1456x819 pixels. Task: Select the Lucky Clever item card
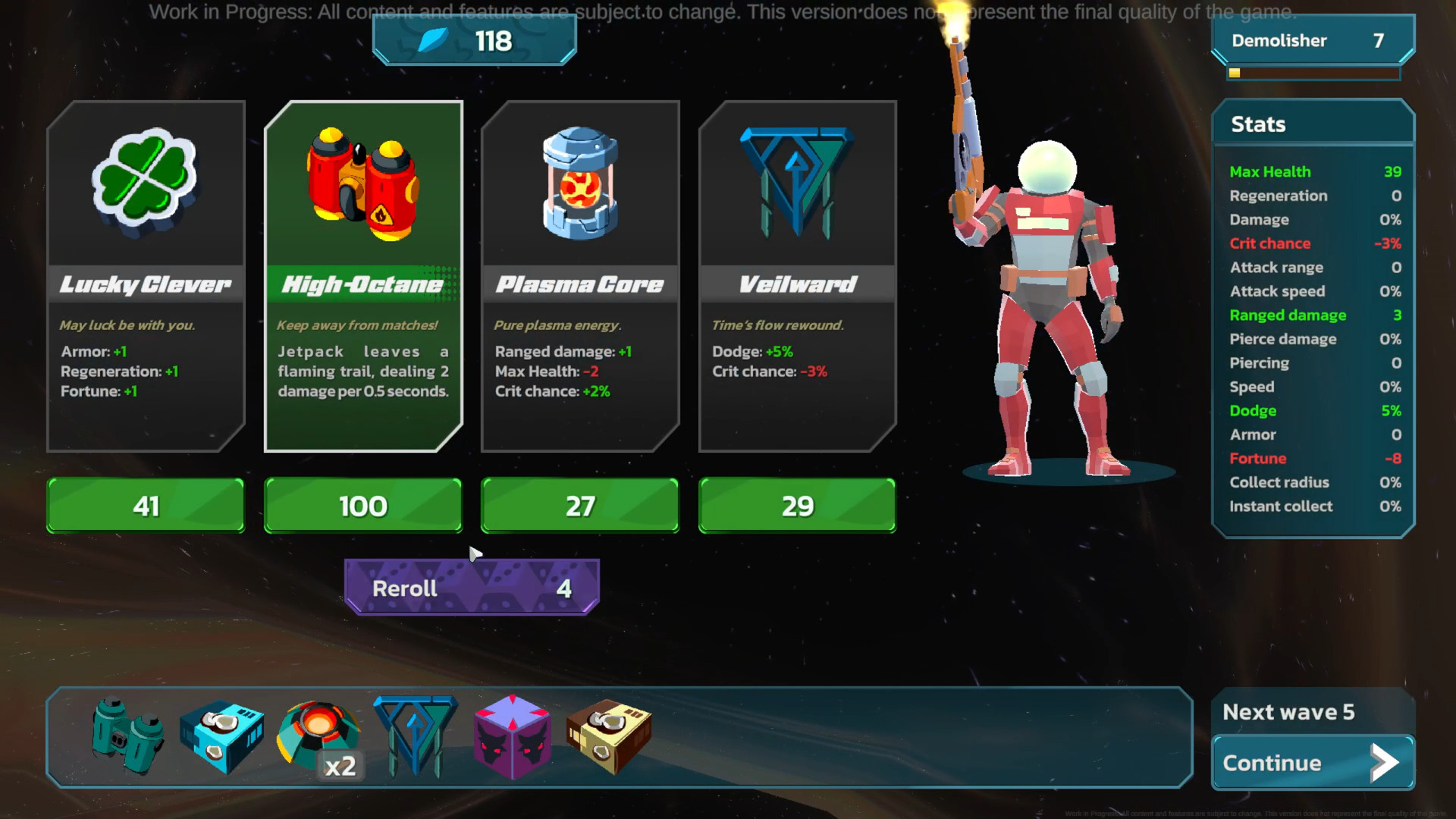click(146, 276)
